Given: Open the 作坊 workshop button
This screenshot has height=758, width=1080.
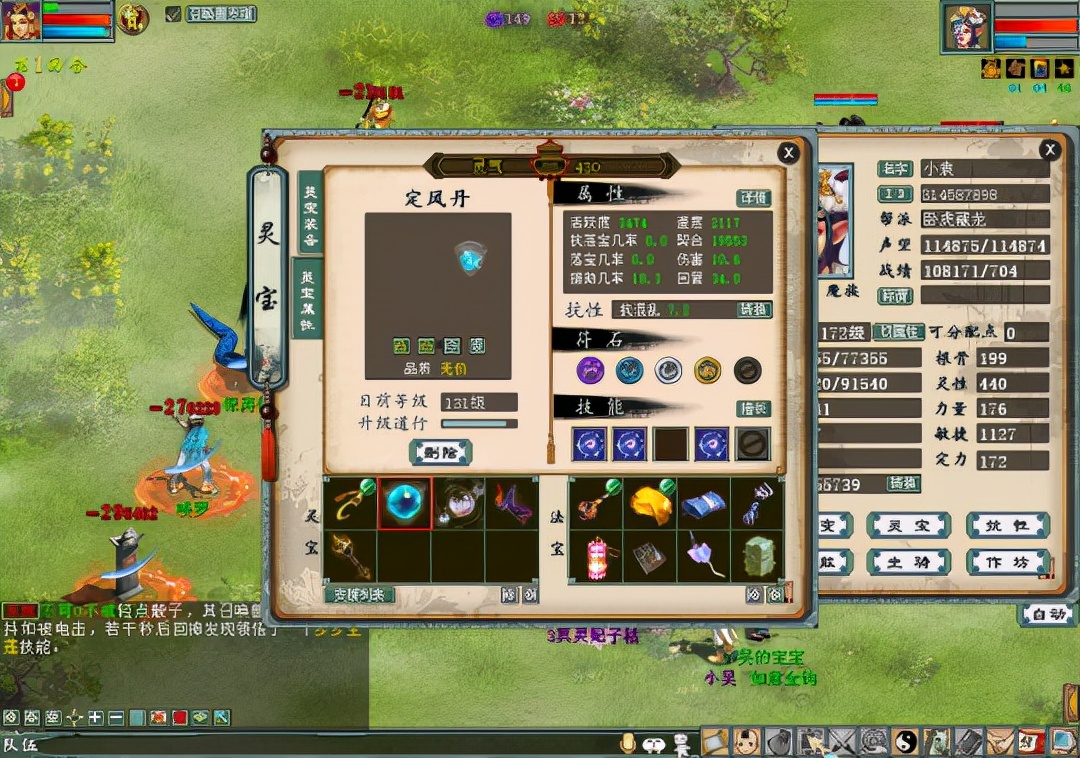Looking at the screenshot, I should pyautogui.click(x=1007, y=562).
